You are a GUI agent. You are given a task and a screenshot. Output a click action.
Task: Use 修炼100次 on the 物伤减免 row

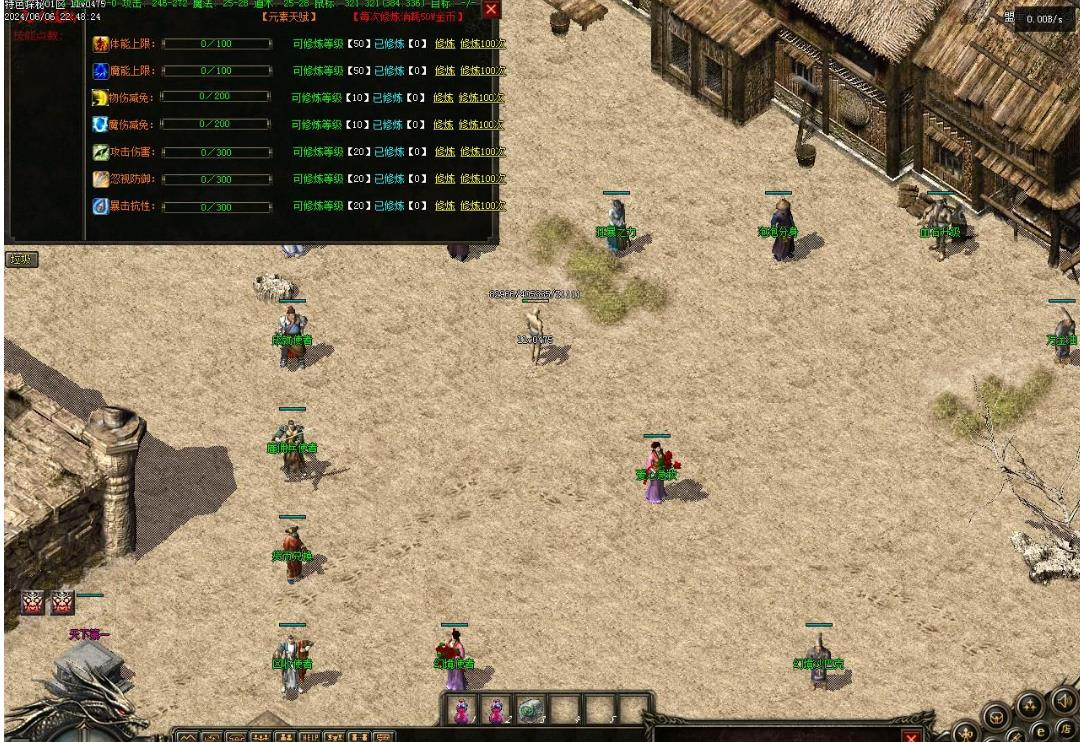(482, 98)
